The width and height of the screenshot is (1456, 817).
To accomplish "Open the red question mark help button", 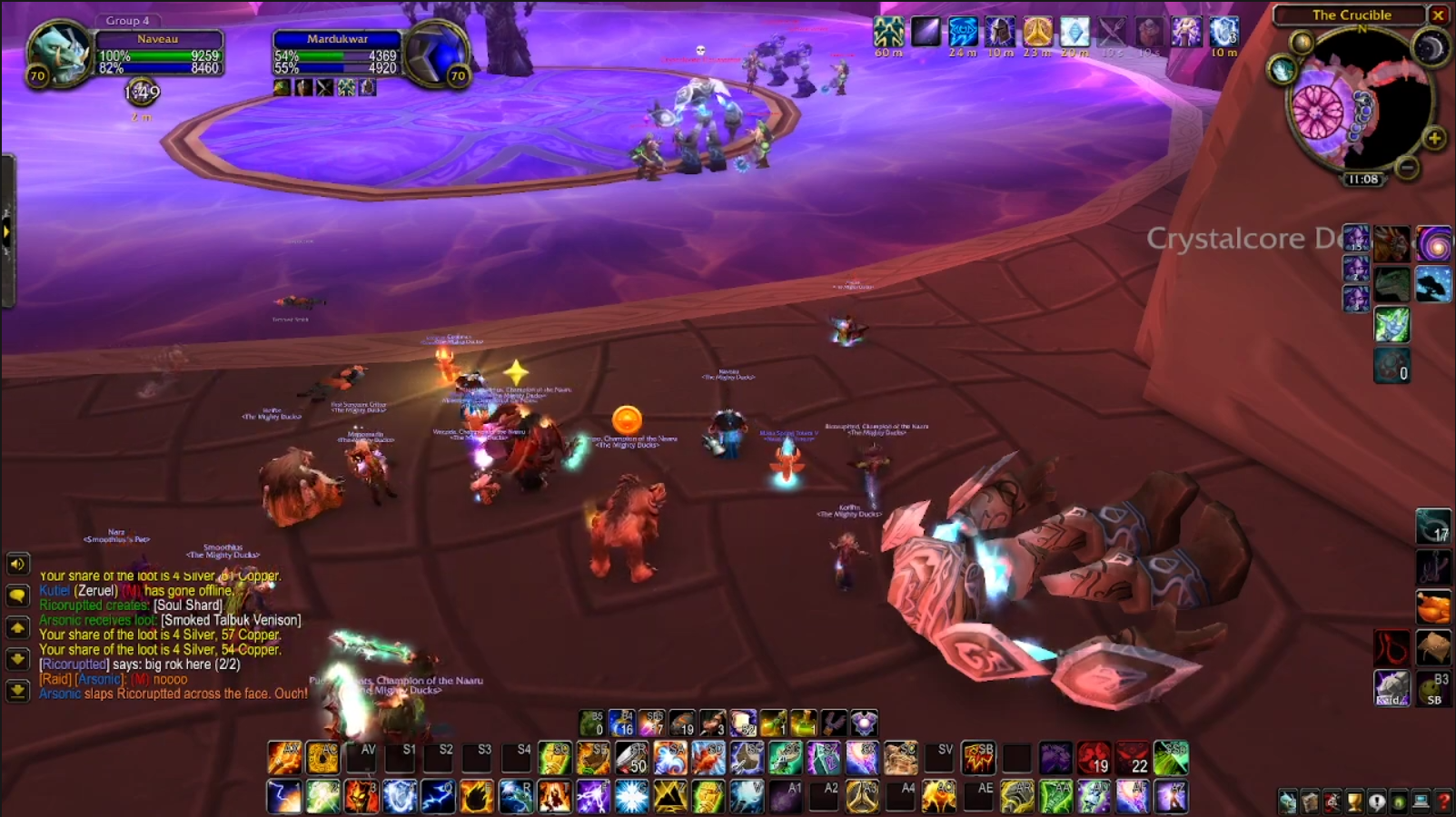I will pyautogui.click(x=1444, y=802).
